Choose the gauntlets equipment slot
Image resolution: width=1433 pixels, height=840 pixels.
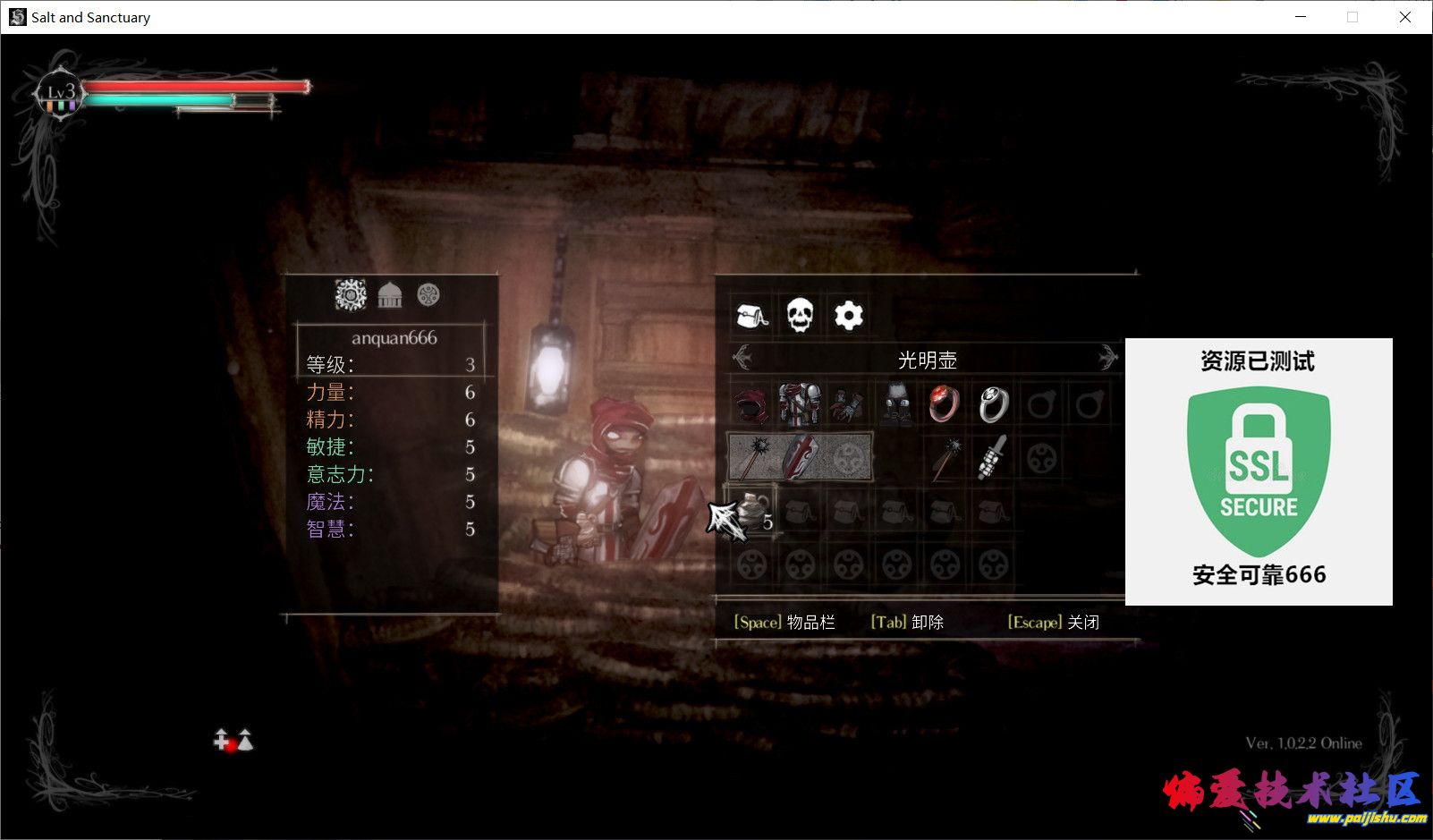[x=846, y=405]
